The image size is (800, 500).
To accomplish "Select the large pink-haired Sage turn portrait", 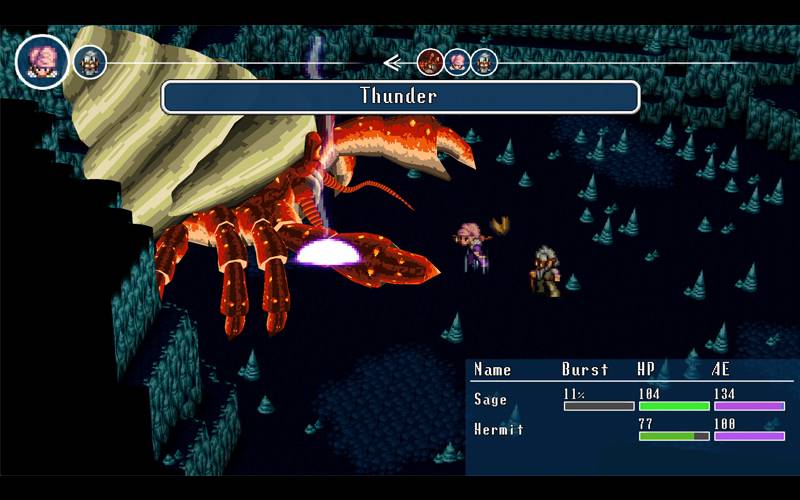I will pyautogui.click(x=43, y=61).
